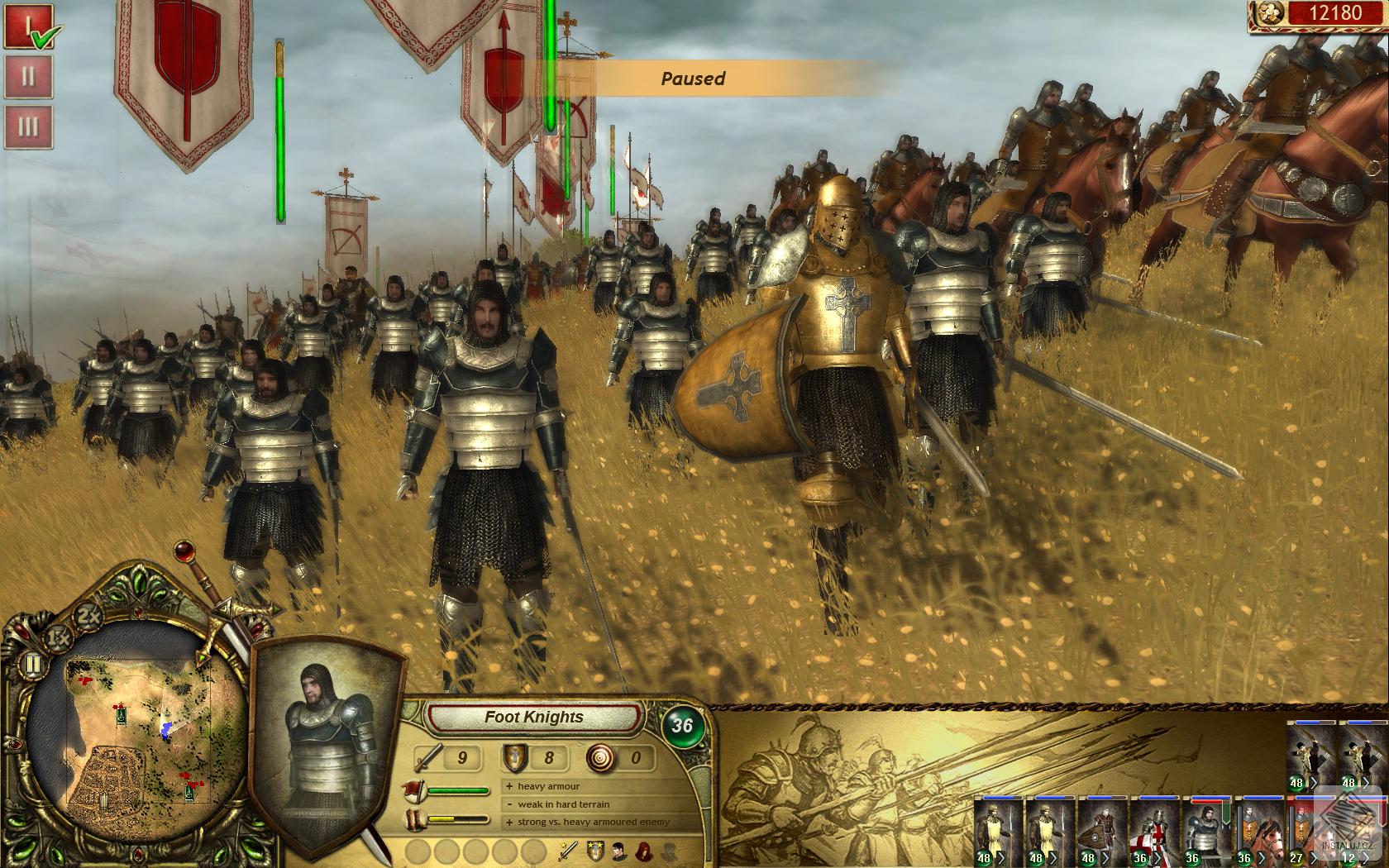Click the green morale bar
This screenshot has width=1389, height=868.
coord(460,790)
